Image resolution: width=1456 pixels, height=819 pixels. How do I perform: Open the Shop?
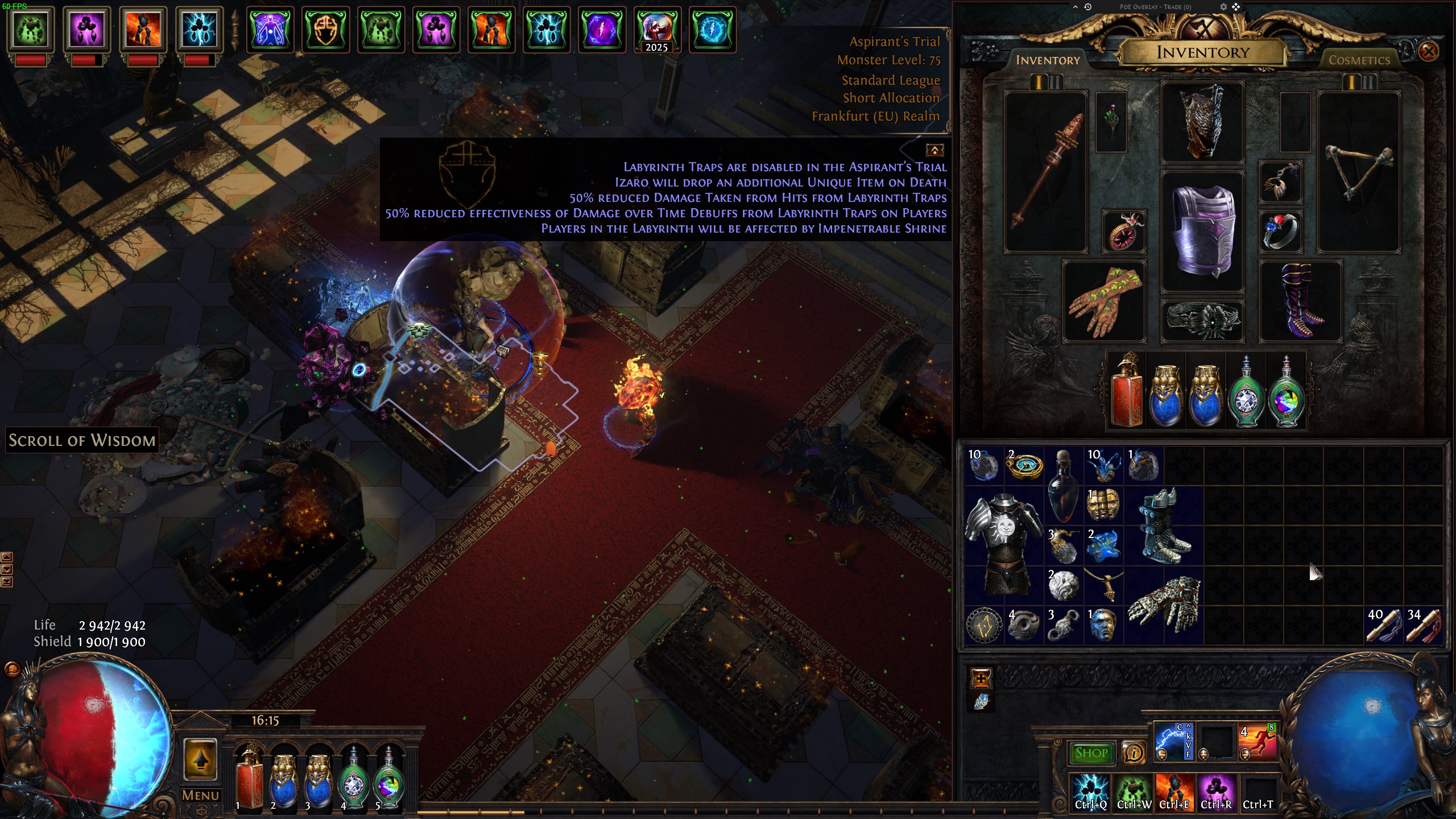[x=1091, y=753]
